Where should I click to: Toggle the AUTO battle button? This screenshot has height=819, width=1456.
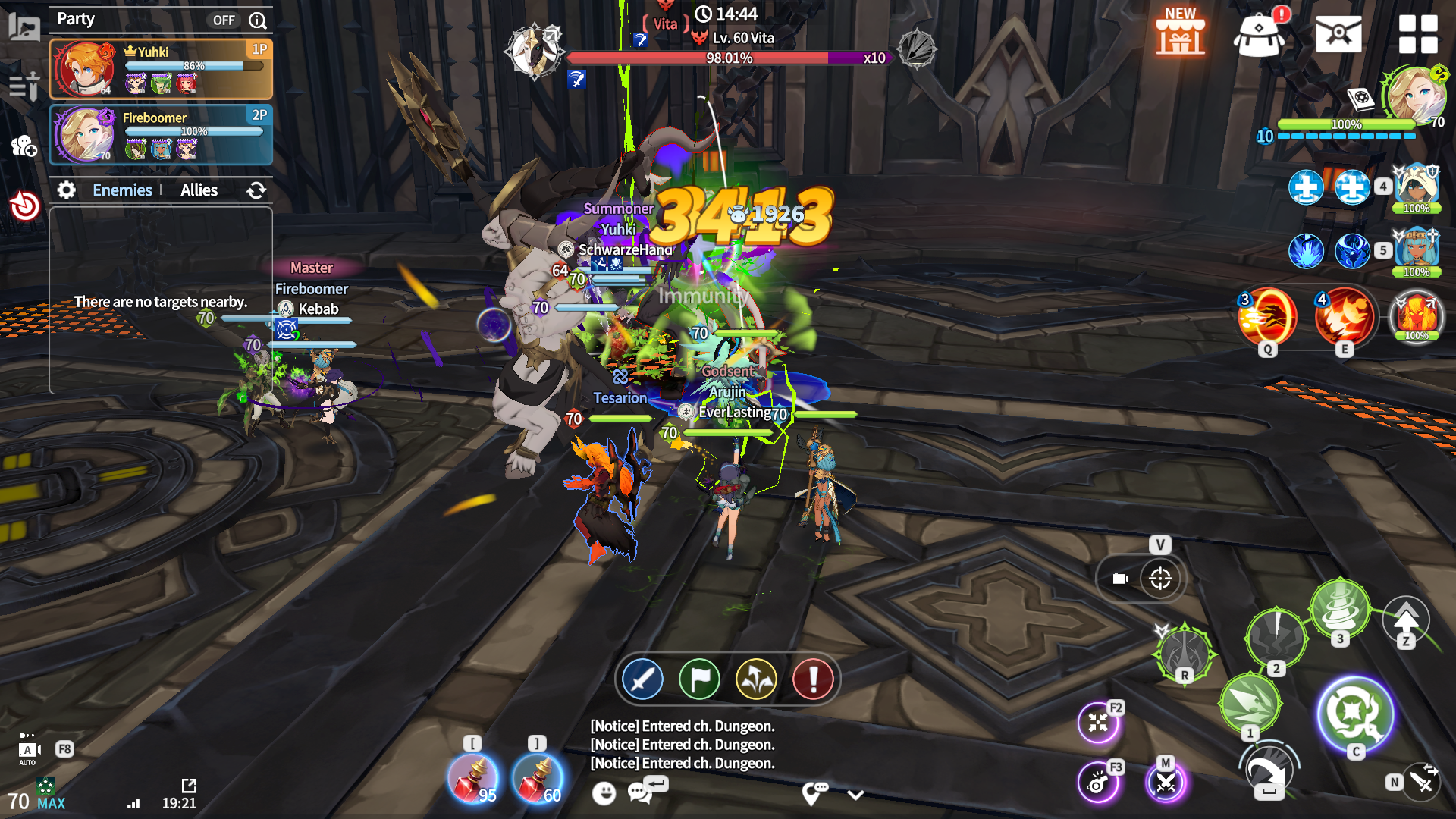pyautogui.click(x=28, y=750)
